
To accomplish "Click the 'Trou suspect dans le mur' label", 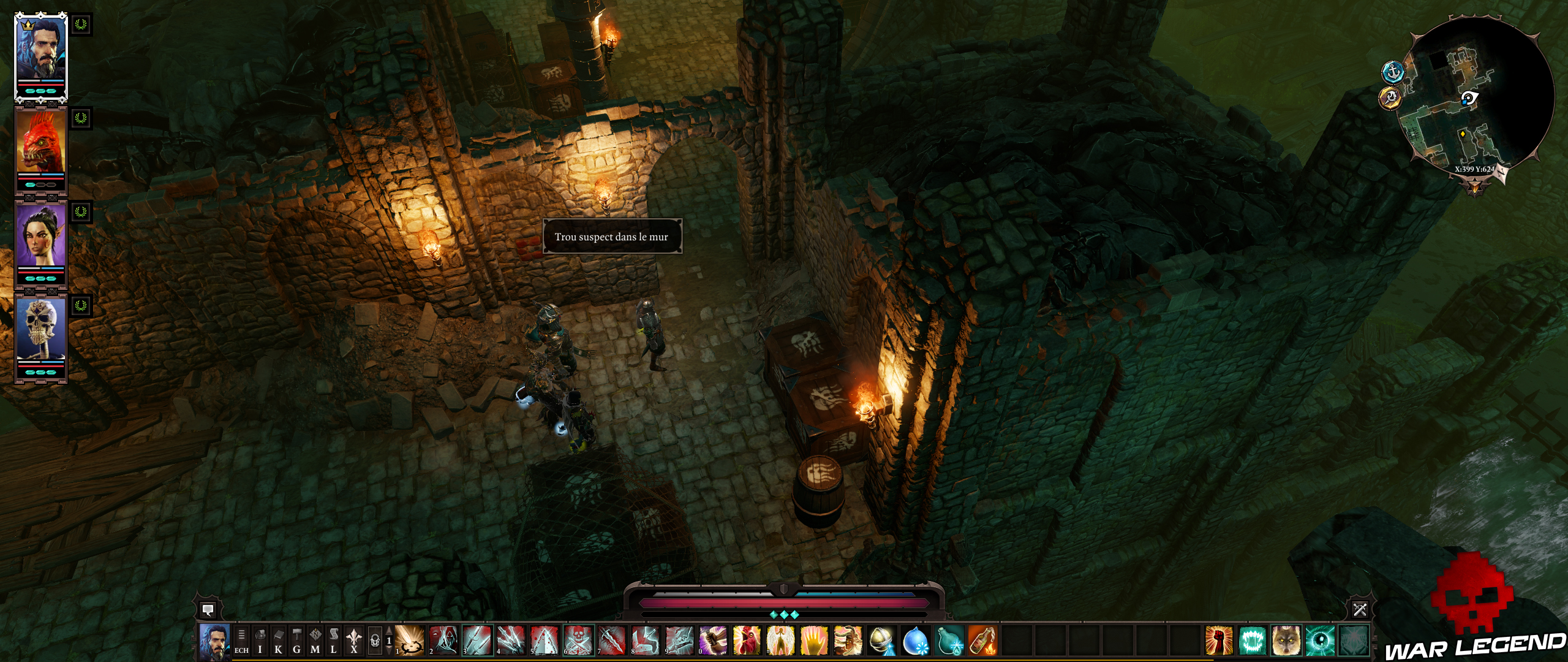I will point(613,237).
